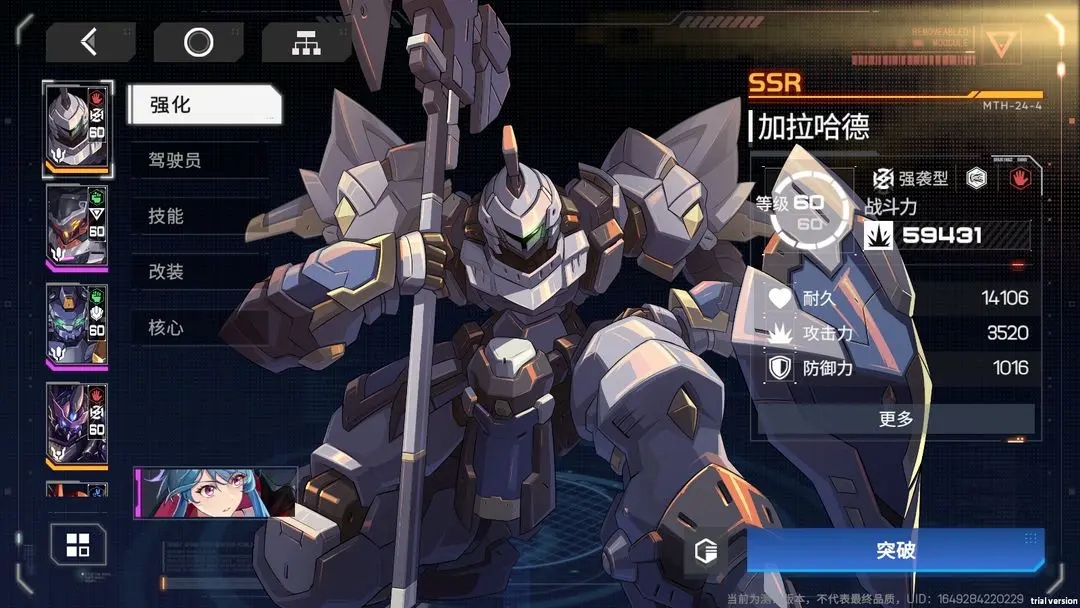
Task: Show the 强袭型 type icon details
Action: tap(883, 179)
